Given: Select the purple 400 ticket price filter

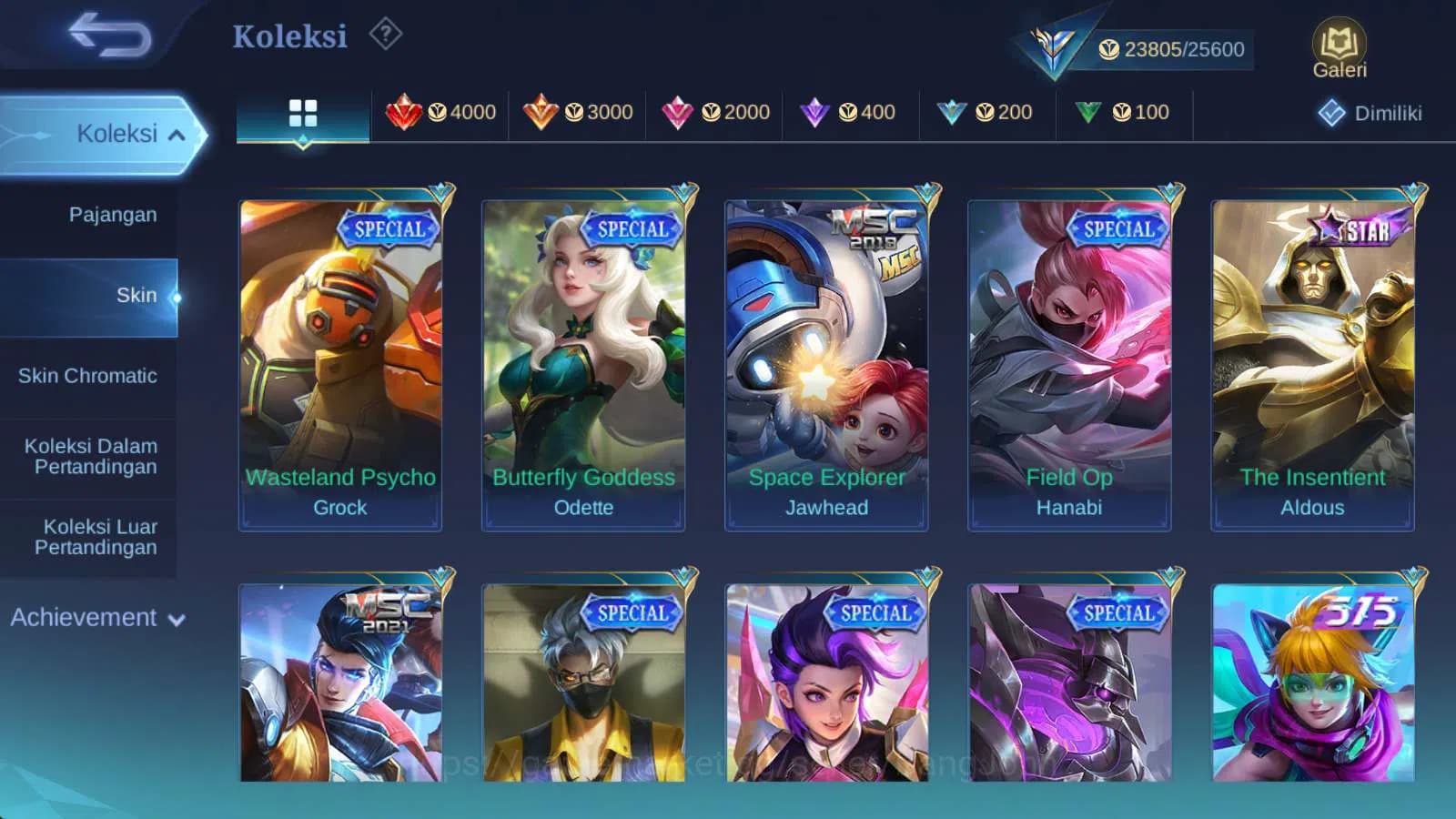Looking at the screenshot, I should pos(852,112).
